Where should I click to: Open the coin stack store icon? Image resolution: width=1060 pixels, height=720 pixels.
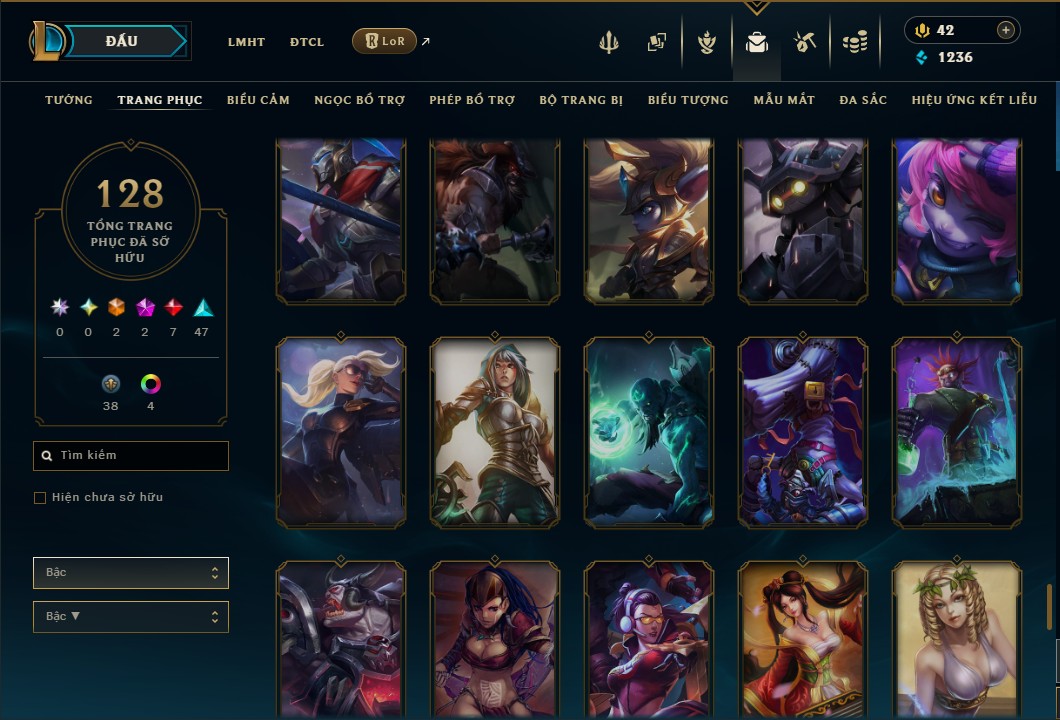(854, 42)
